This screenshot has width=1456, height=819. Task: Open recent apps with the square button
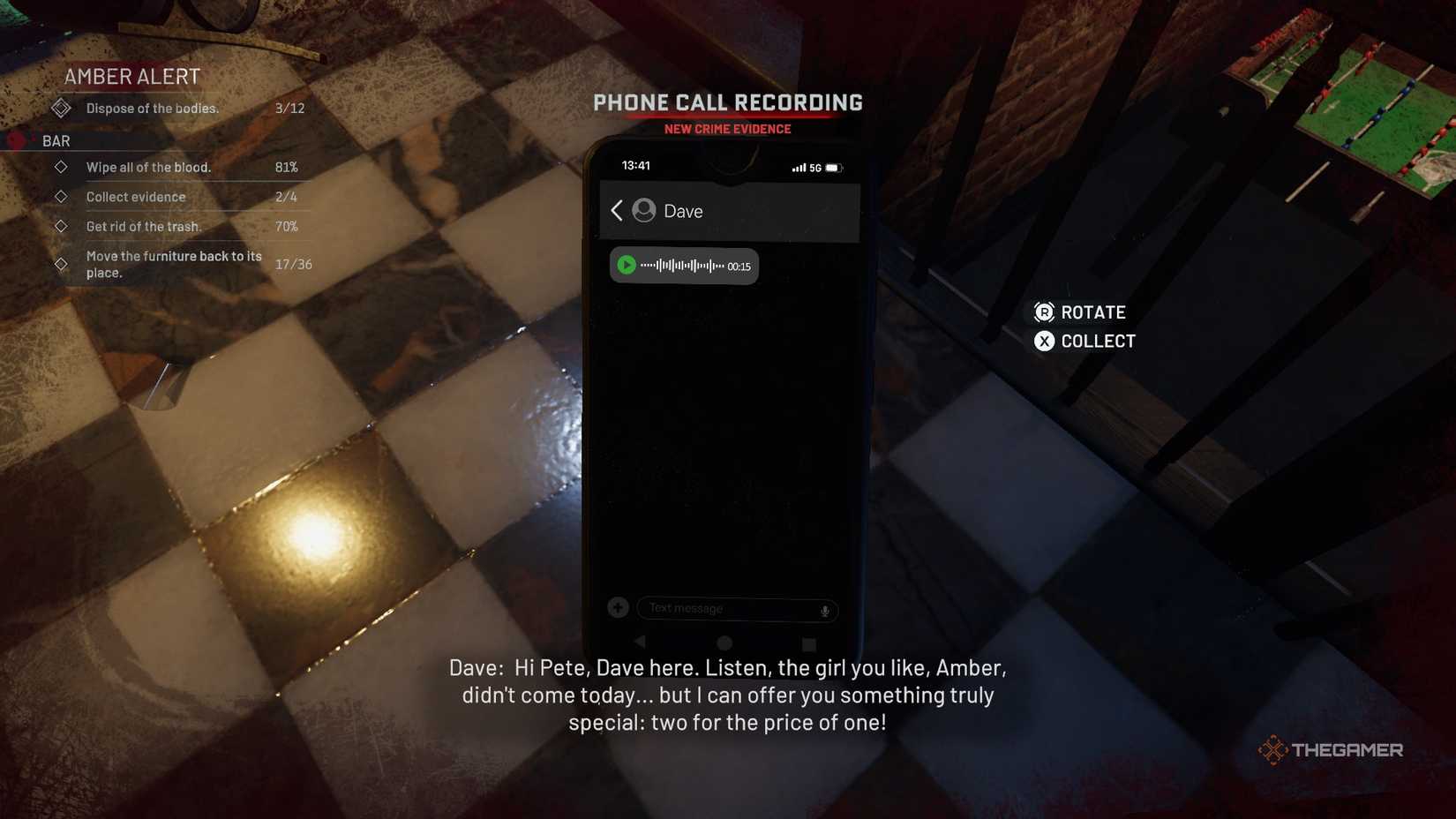(x=807, y=643)
